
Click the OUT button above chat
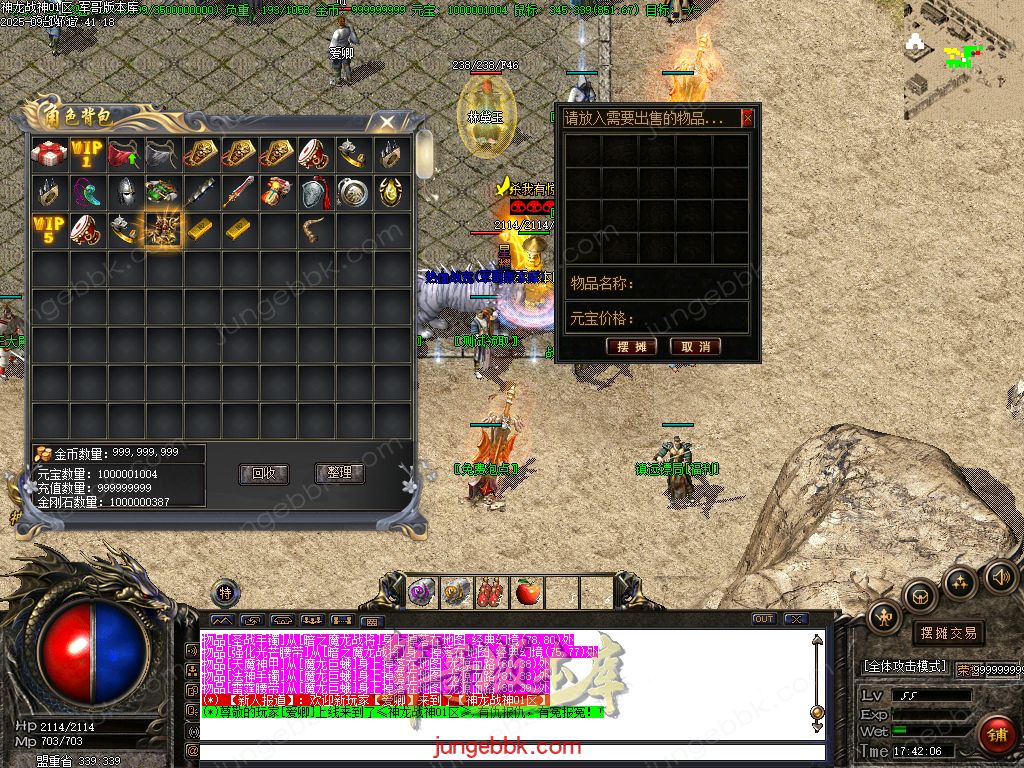[763, 619]
